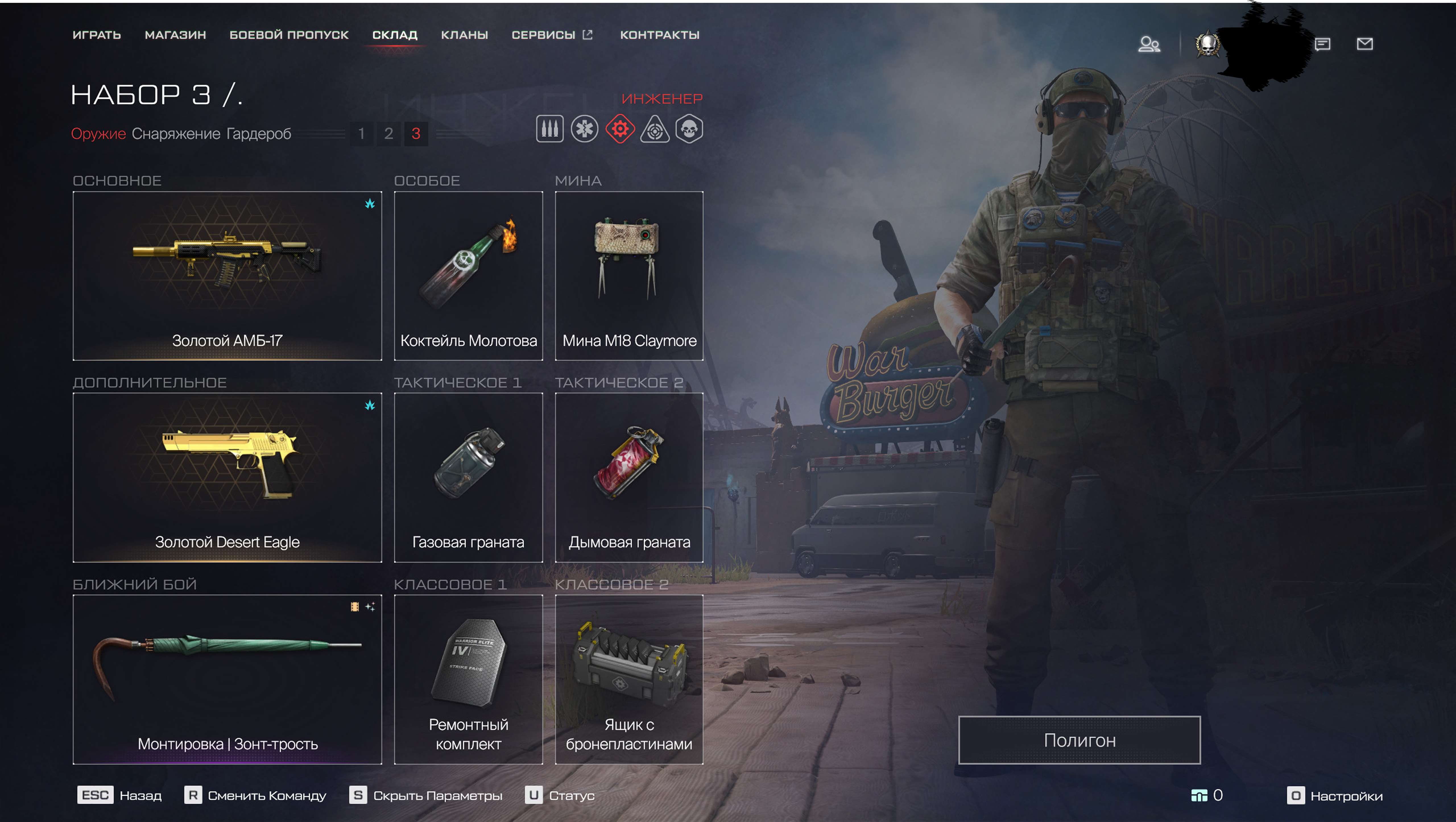Open the mail envelope icon
Viewport: 1456px width, 822px height.
coord(1366,44)
